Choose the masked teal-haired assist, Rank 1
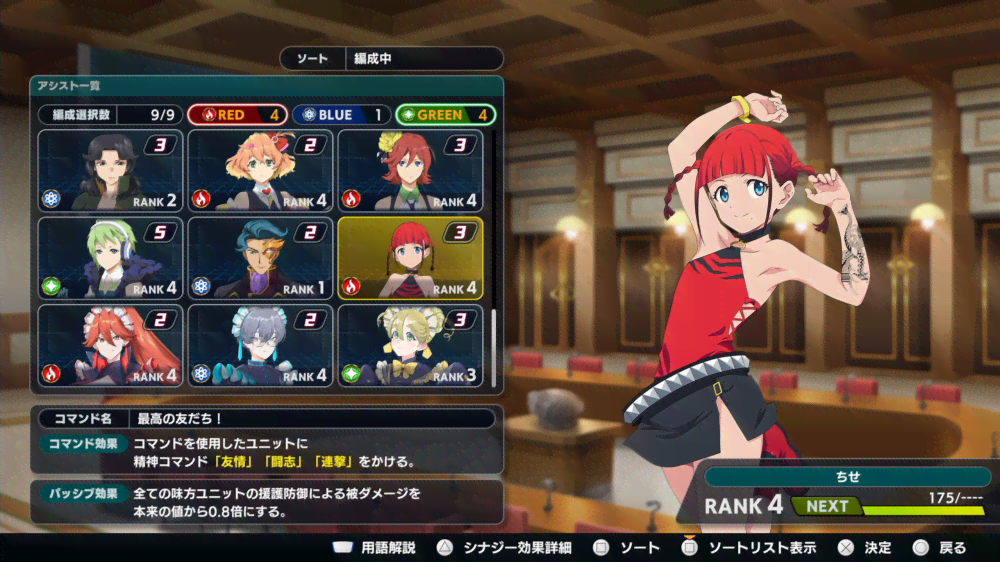 click(x=260, y=258)
